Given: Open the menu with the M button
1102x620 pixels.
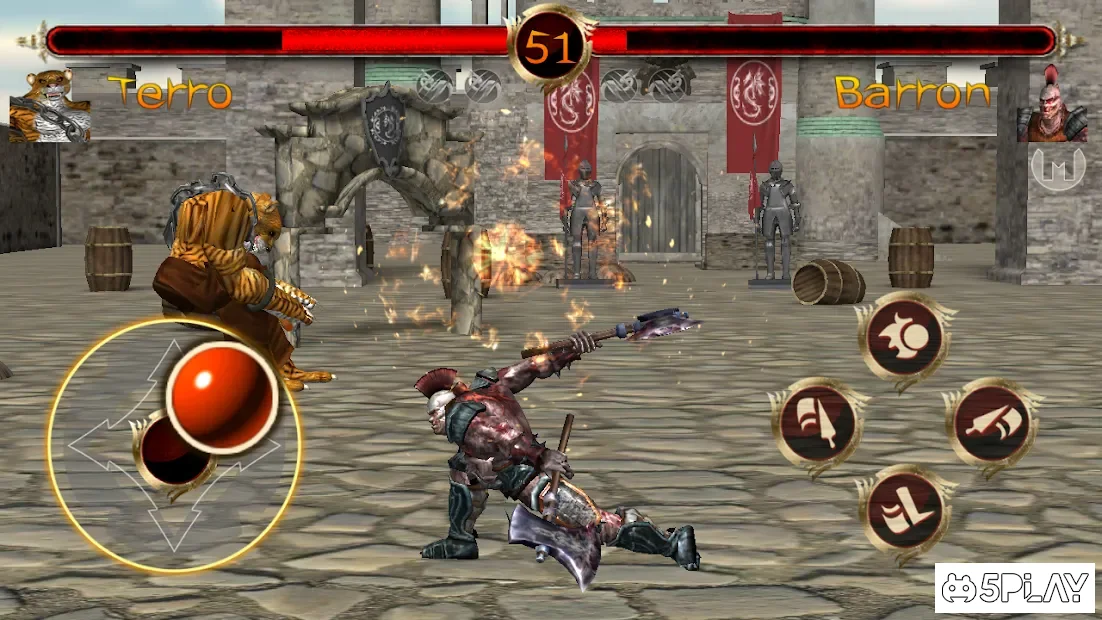Looking at the screenshot, I should (x=1058, y=168).
